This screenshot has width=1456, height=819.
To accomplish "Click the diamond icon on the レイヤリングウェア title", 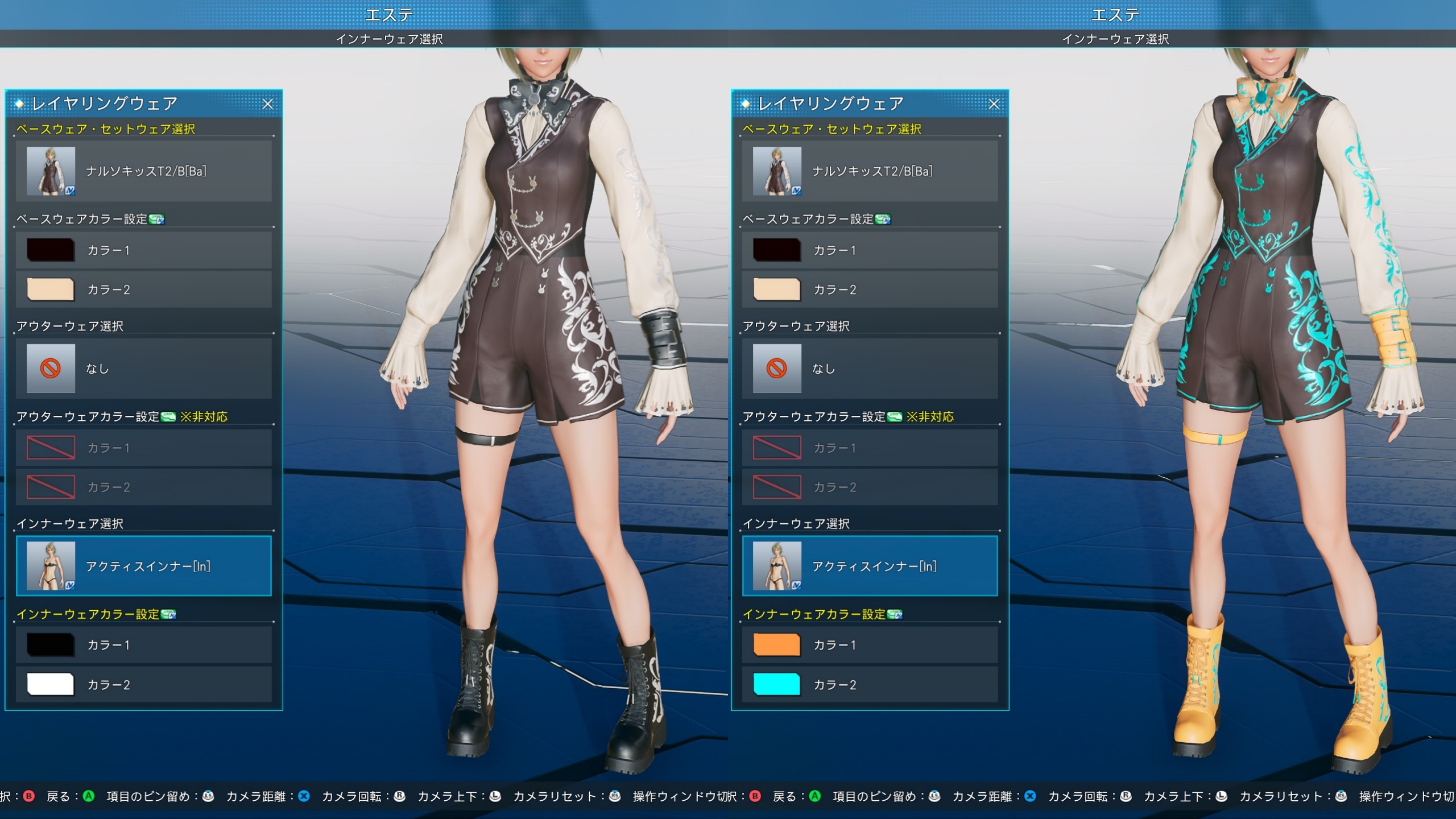I will coord(20,104).
